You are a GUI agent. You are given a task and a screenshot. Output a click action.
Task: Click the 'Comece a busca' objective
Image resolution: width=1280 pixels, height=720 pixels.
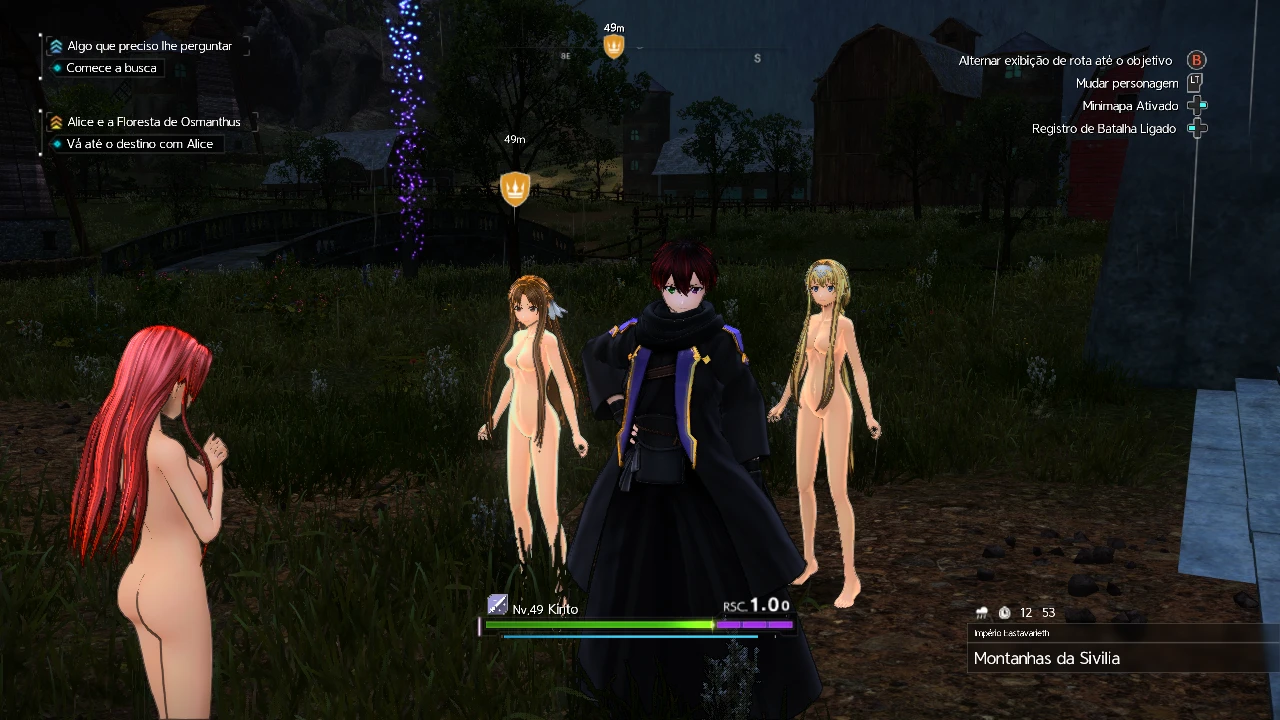tap(111, 68)
